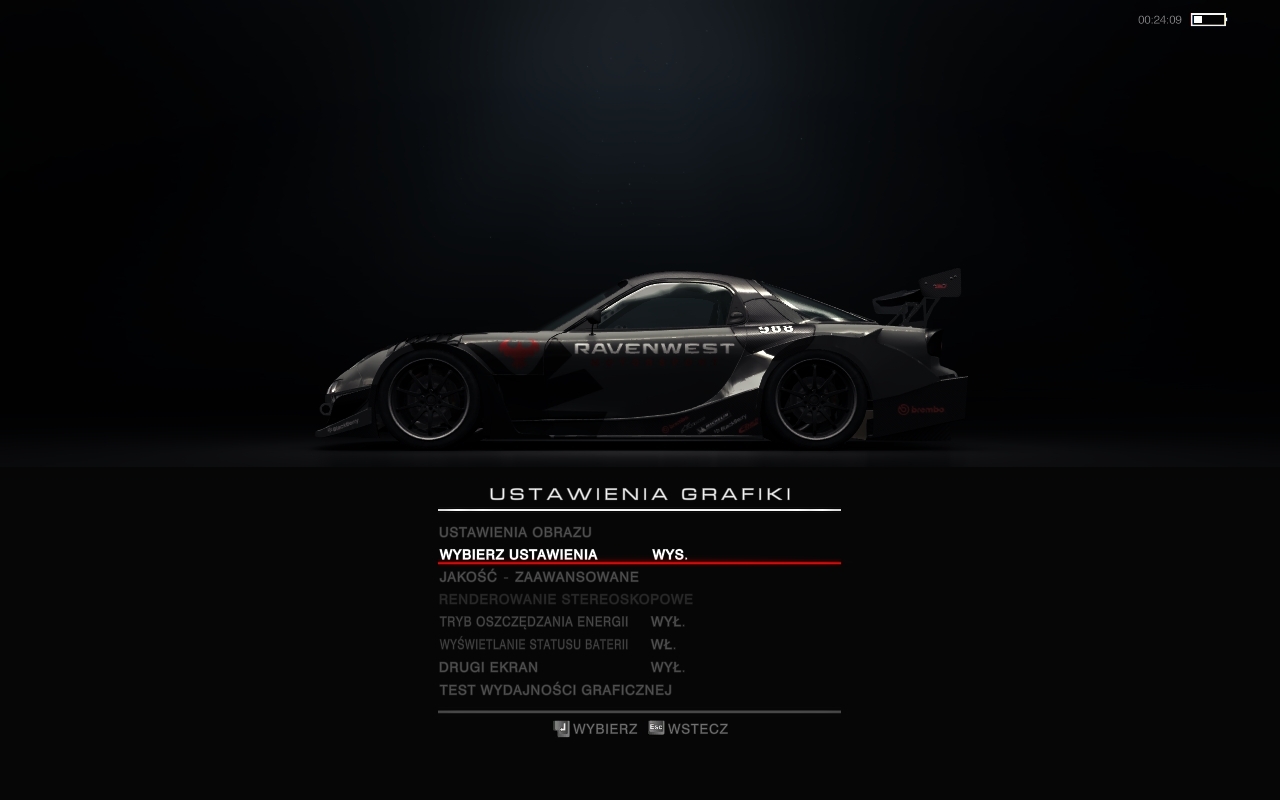1280x800 pixels.
Task: Select the Wybierz Ustawienia preset row
Action: [x=518, y=555]
